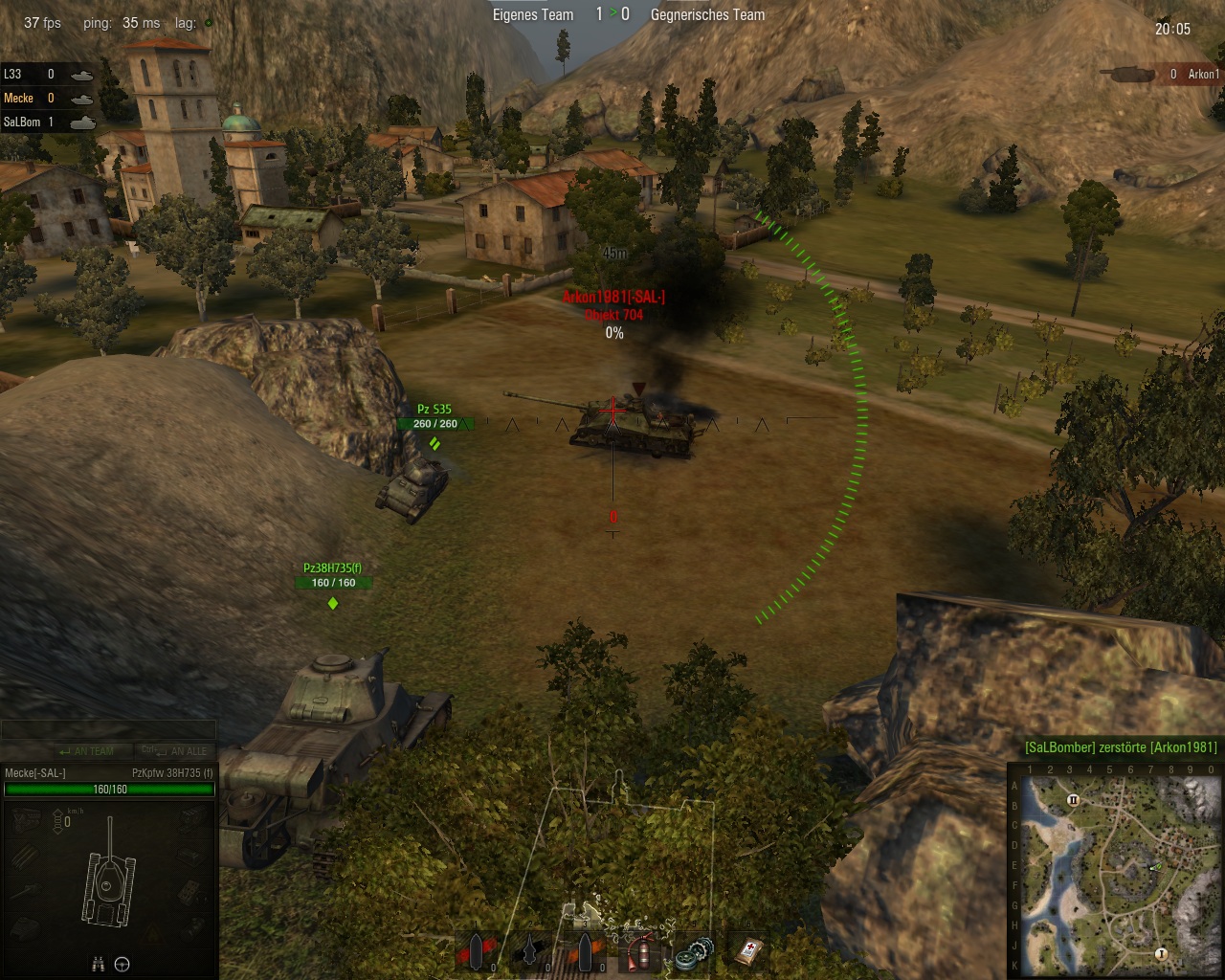The height and width of the screenshot is (980, 1225).
Task: Activate the first aid kit slot
Action: click(x=747, y=952)
